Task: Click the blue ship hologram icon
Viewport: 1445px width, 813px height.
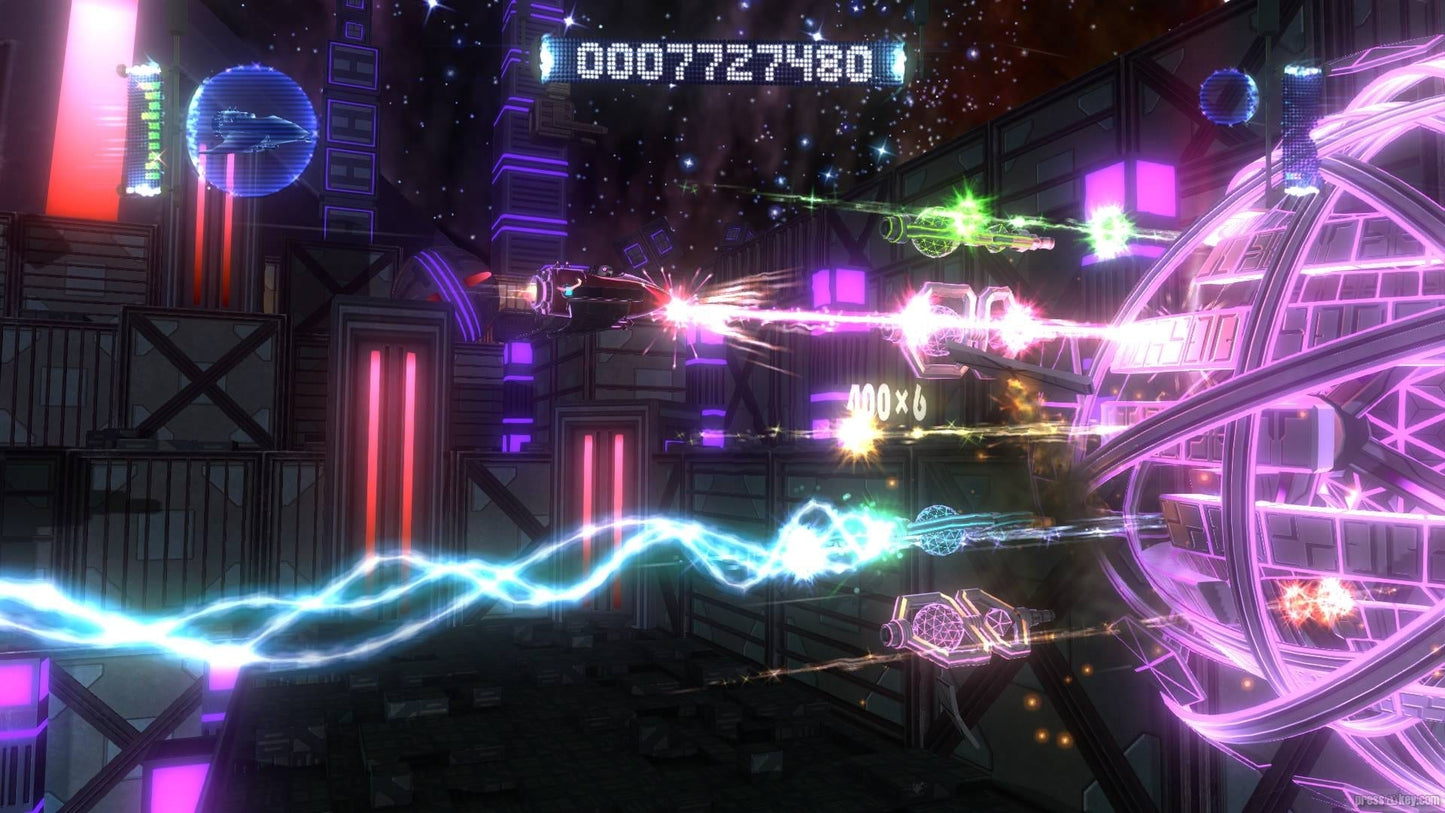Action: tap(252, 131)
